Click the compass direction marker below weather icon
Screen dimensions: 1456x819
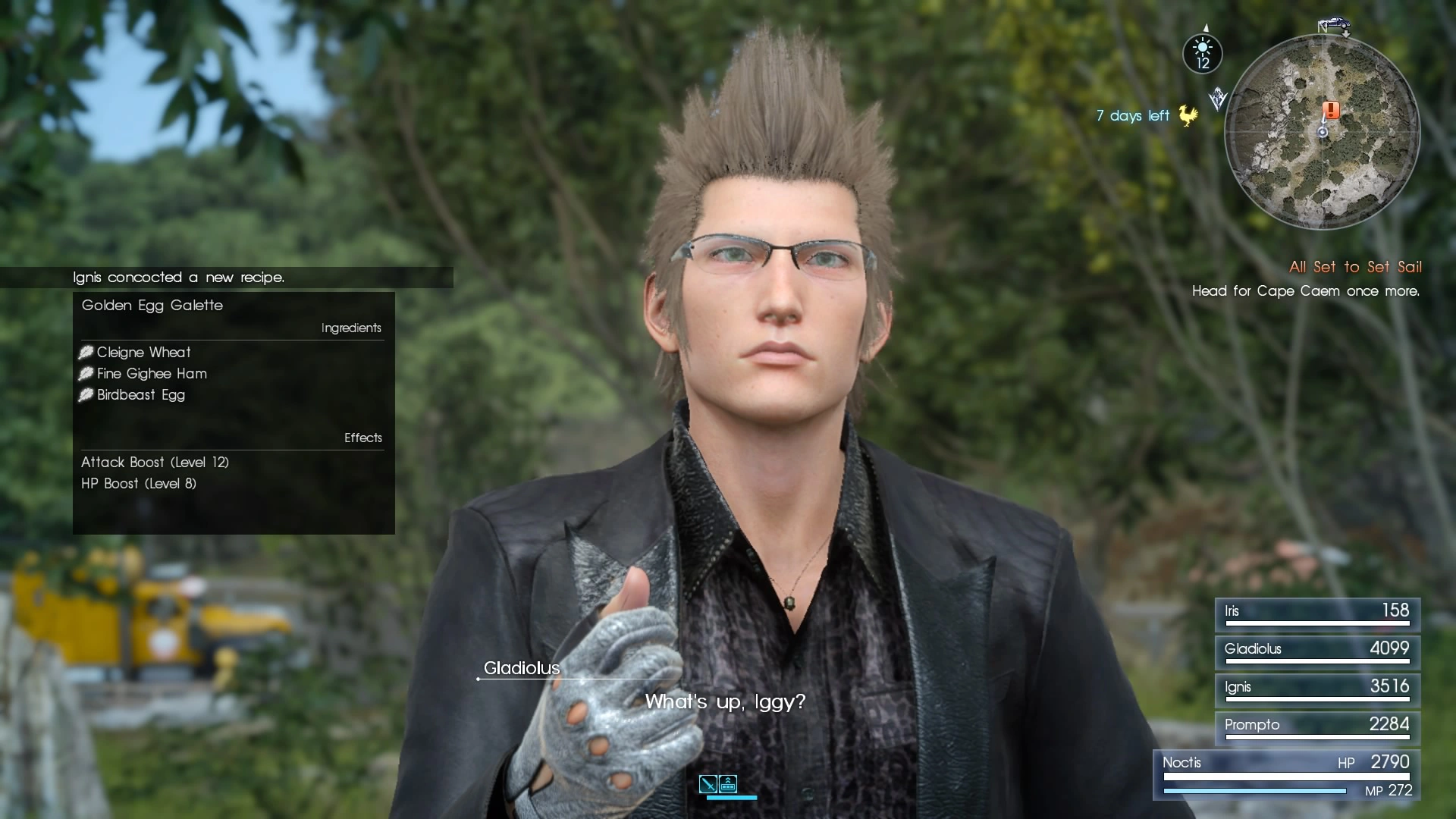(x=1218, y=97)
